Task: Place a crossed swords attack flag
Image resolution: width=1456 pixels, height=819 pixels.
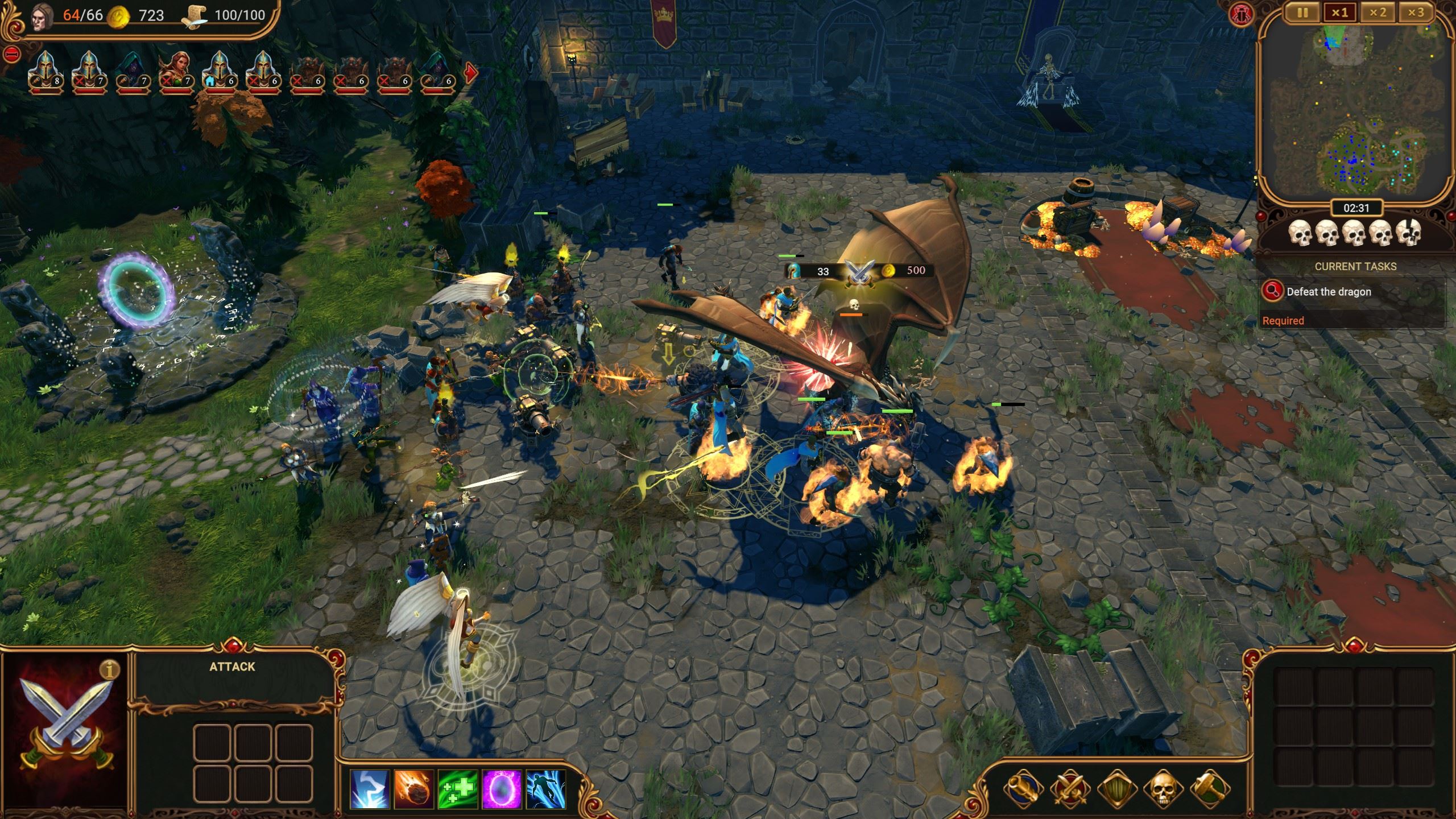Action: point(1070,789)
